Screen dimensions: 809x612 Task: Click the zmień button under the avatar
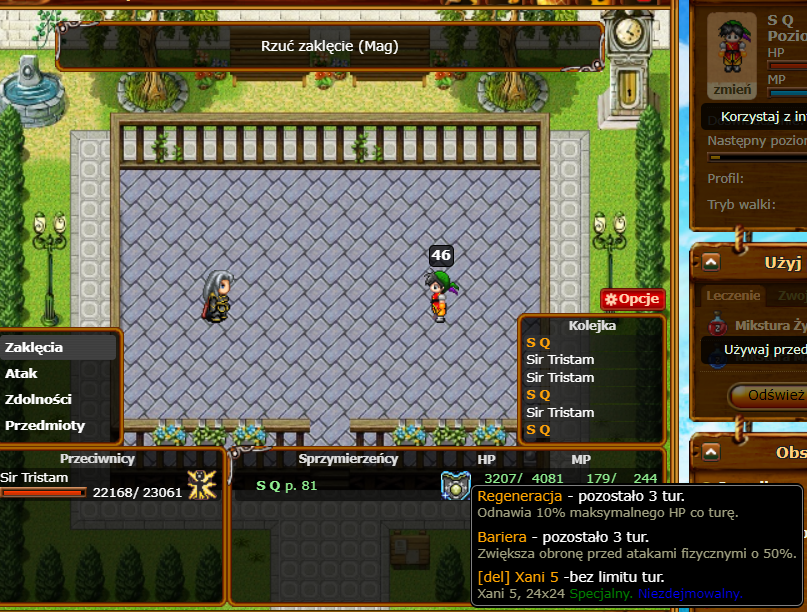pyautogui.click(x=731, y=89)
